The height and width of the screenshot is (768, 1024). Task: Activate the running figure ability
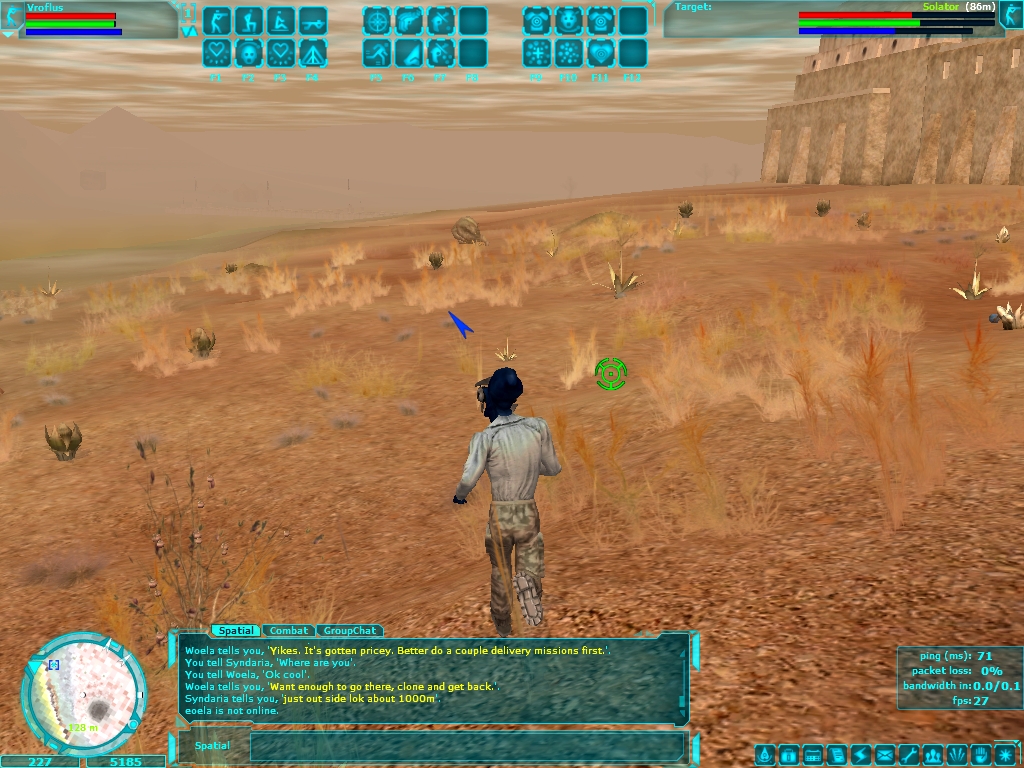coord(377,53)
